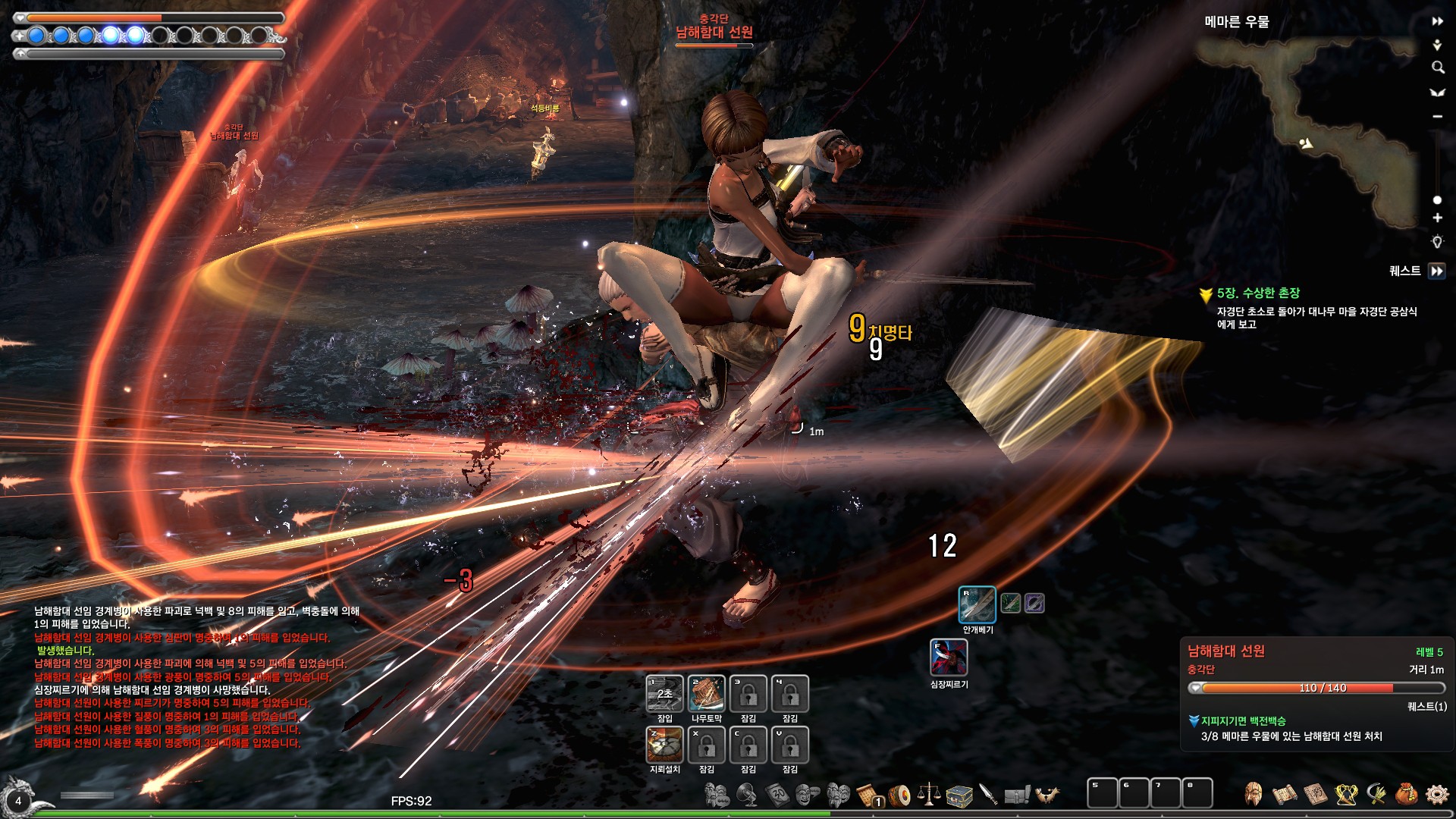Screen dimensions: 1456x819
Task: Open the treasure chest menu icon
Action: [959, 795]
